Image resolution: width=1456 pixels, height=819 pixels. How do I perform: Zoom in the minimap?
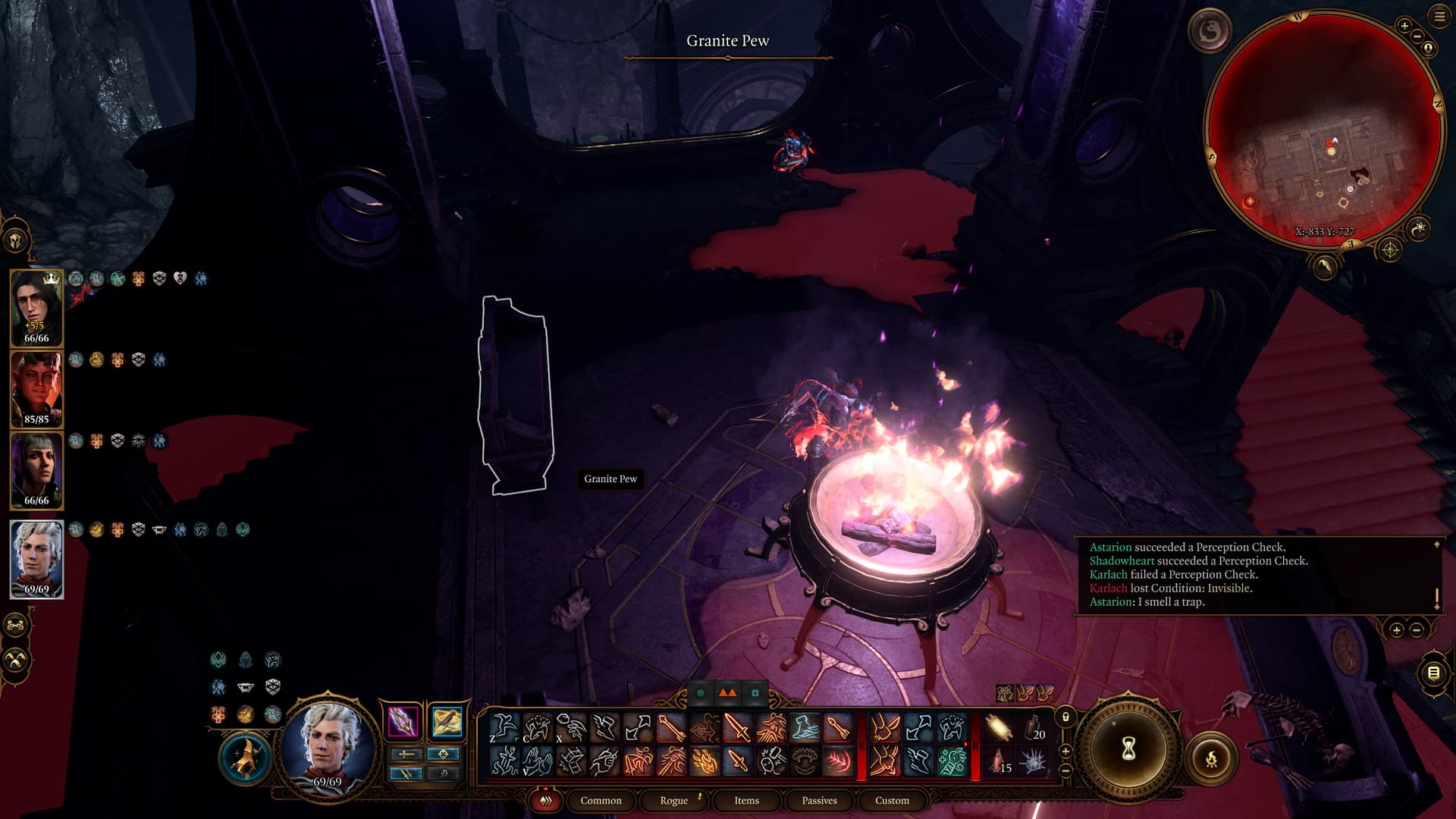point(1404,27)
